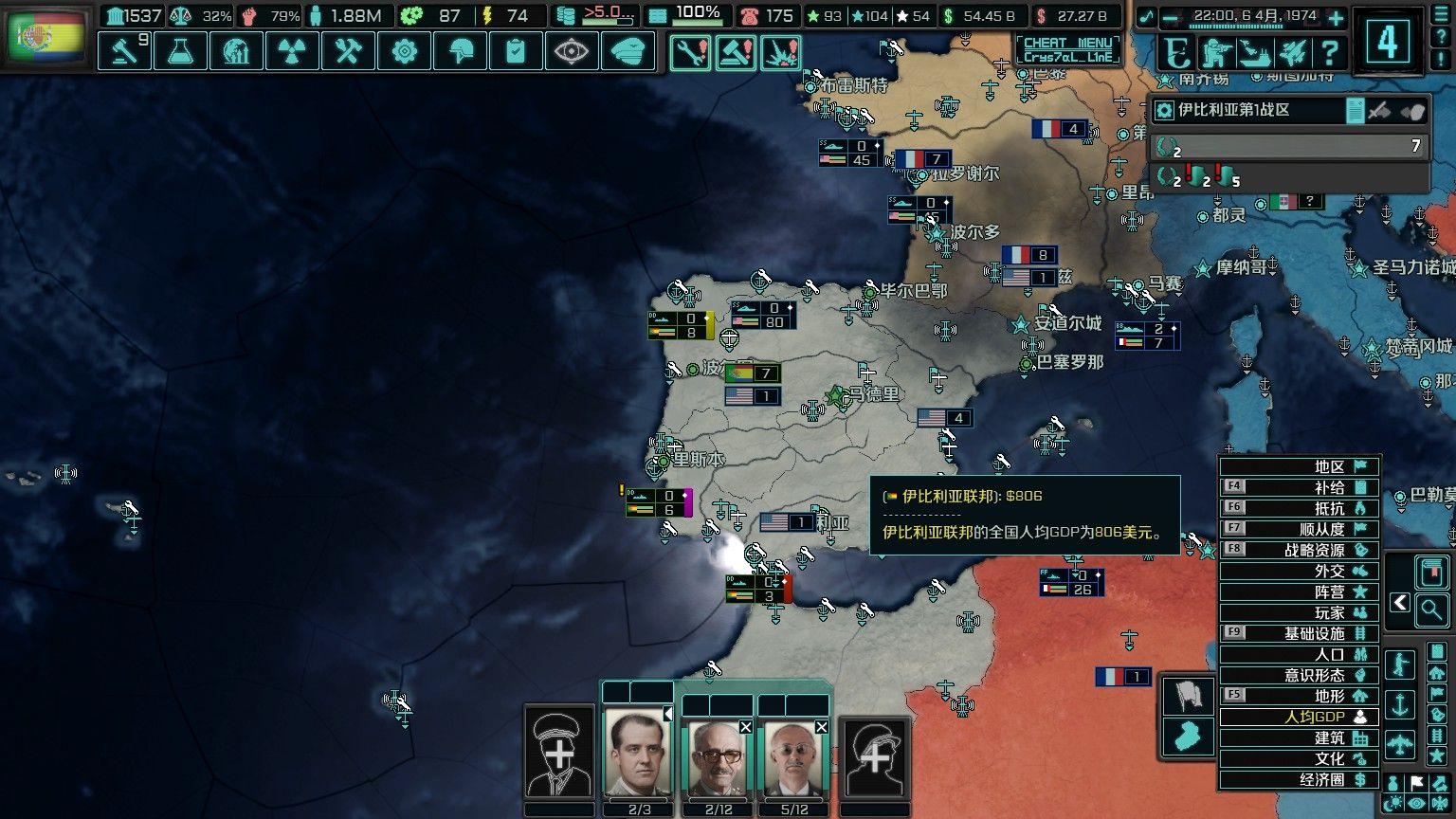
Task: Switch to the 战略资源 map mode
Action: coord(1299,550)
